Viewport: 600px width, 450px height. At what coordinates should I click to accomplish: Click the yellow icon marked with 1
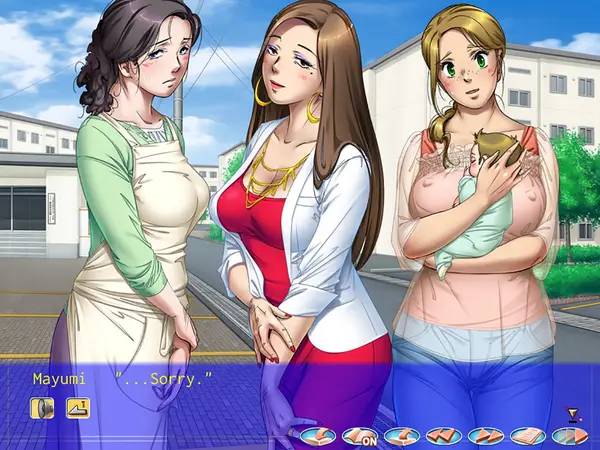(78, 407)
